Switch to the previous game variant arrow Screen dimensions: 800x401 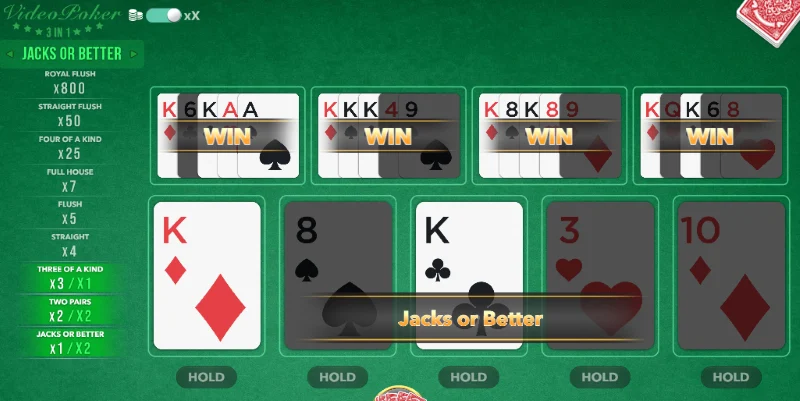point(10,53)
